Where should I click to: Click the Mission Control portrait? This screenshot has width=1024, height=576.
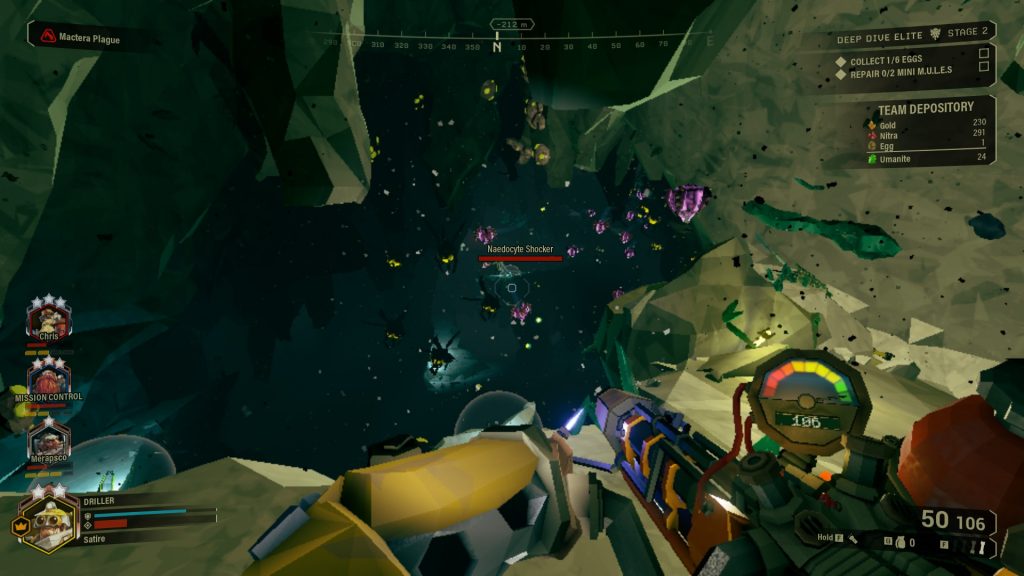48,378
